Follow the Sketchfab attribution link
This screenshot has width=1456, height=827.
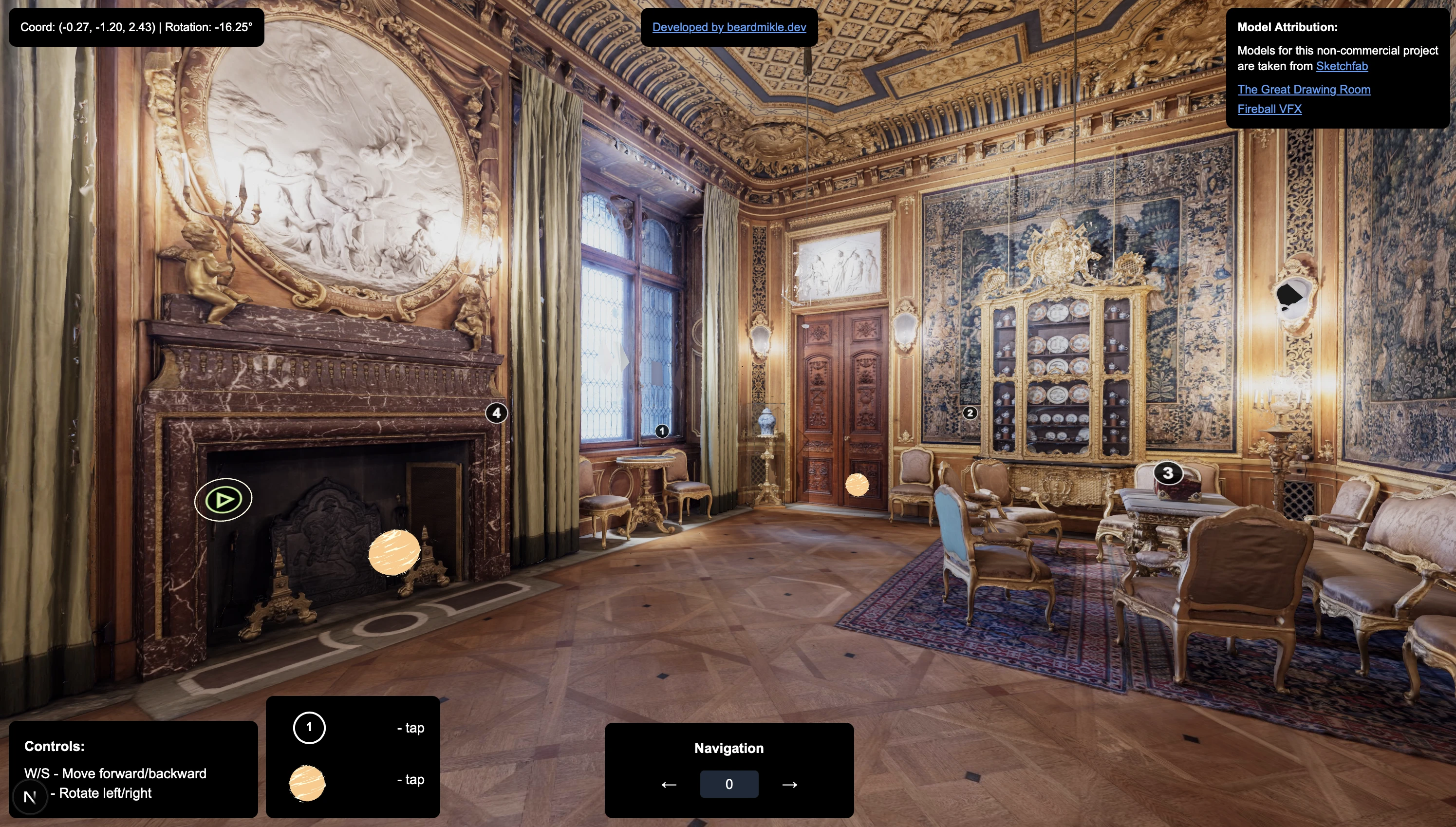coord(1341,66)
